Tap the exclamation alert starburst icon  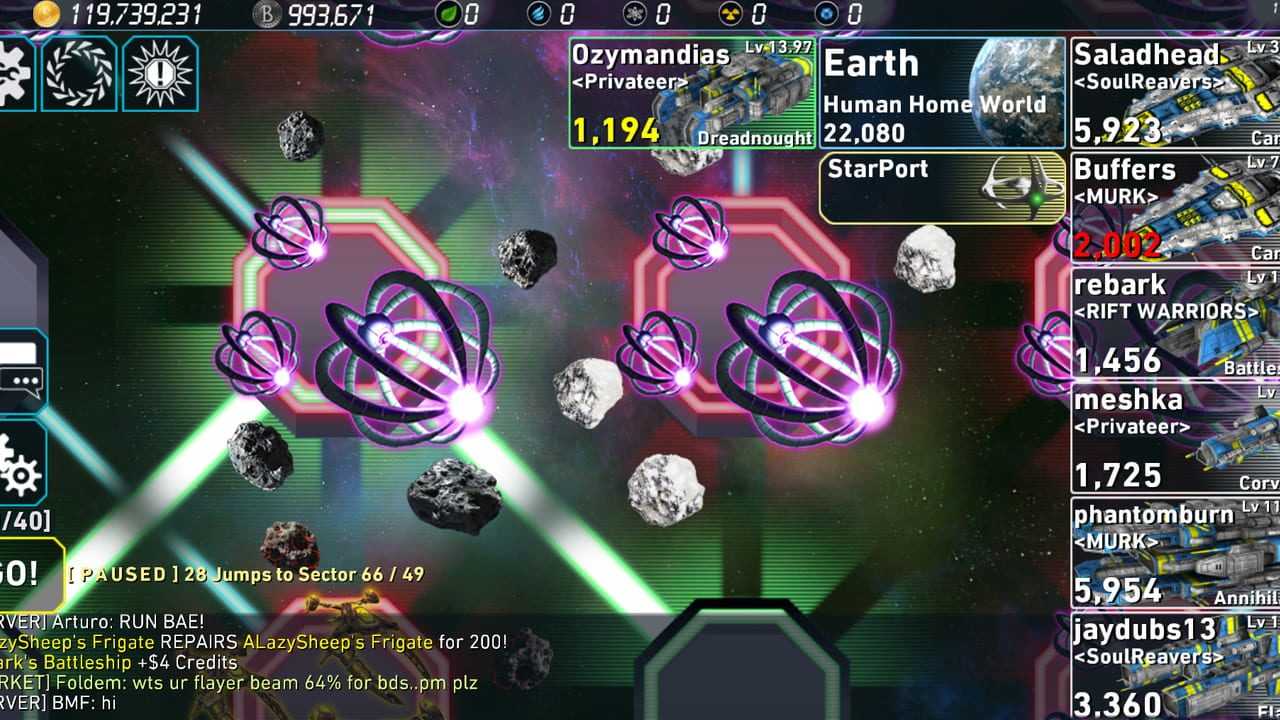(160, 73)
